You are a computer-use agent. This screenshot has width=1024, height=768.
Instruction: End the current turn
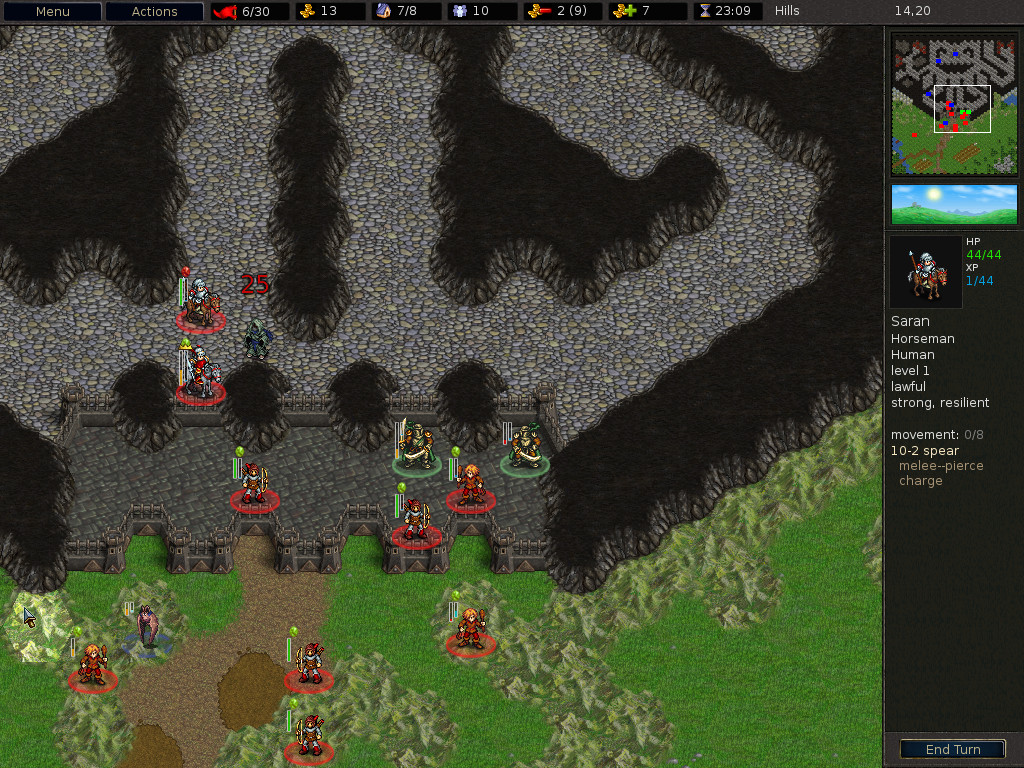click(x=952, y=749)
